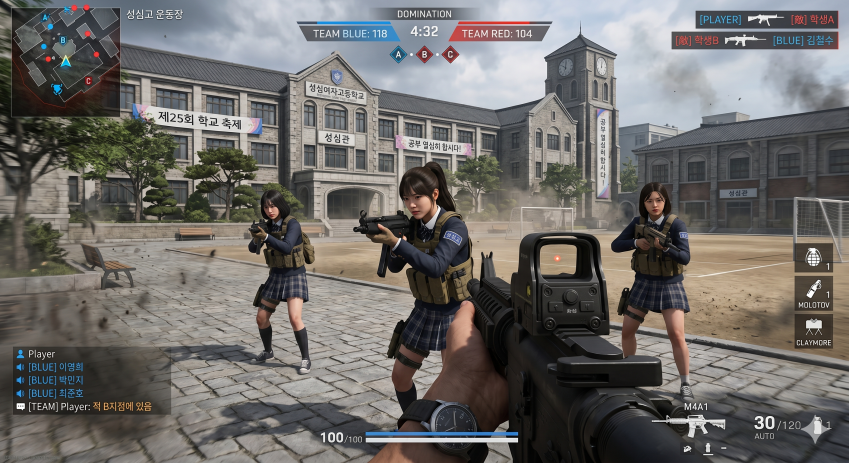Choose the Claymore mine slot
The width and height of the screenshot is (849, 463).
point(813,331)
